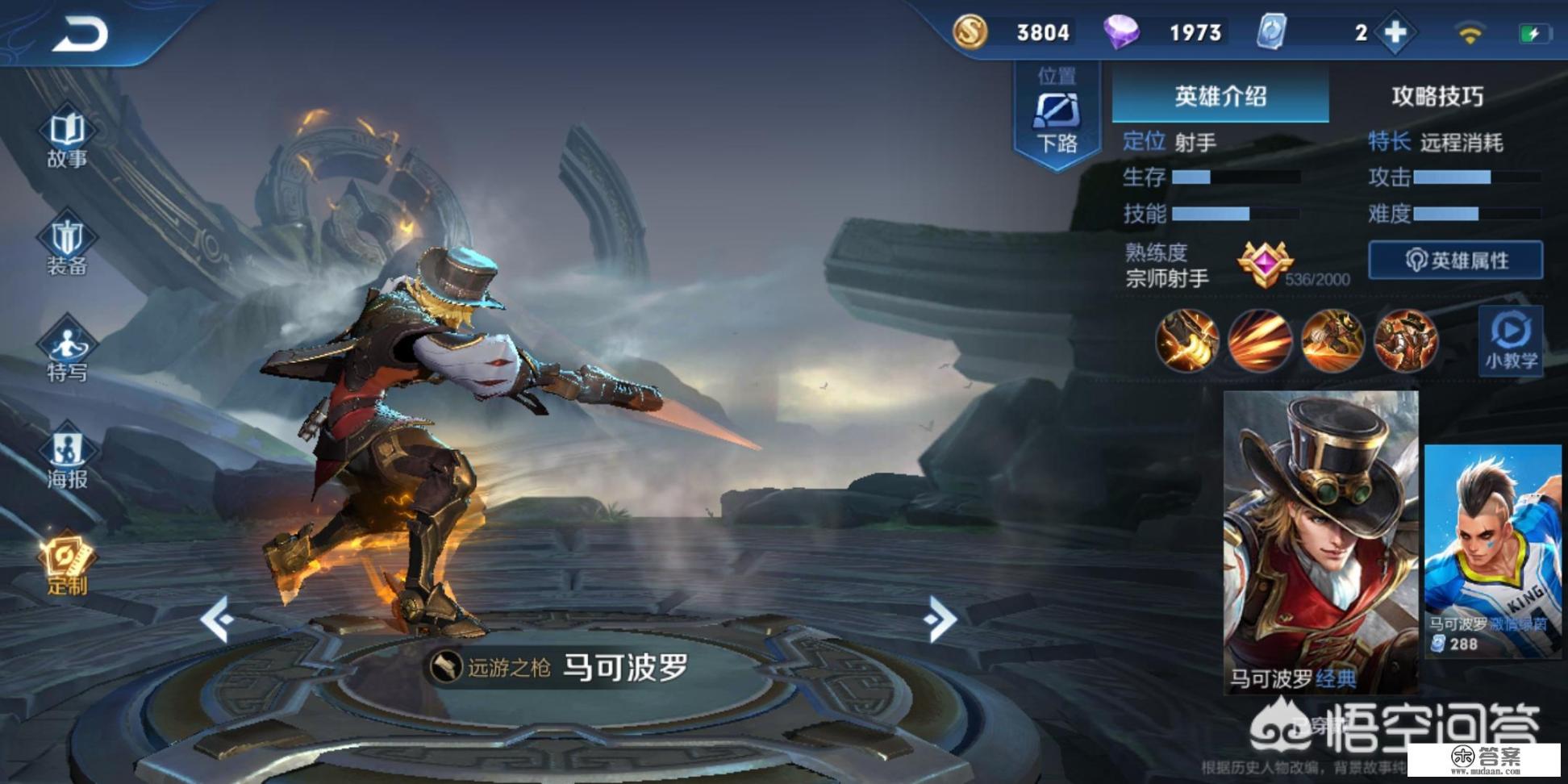Open the 英雄属性 hero attributes button
This screenshot has height=784, width=1568.
[x=1456, y=261]
